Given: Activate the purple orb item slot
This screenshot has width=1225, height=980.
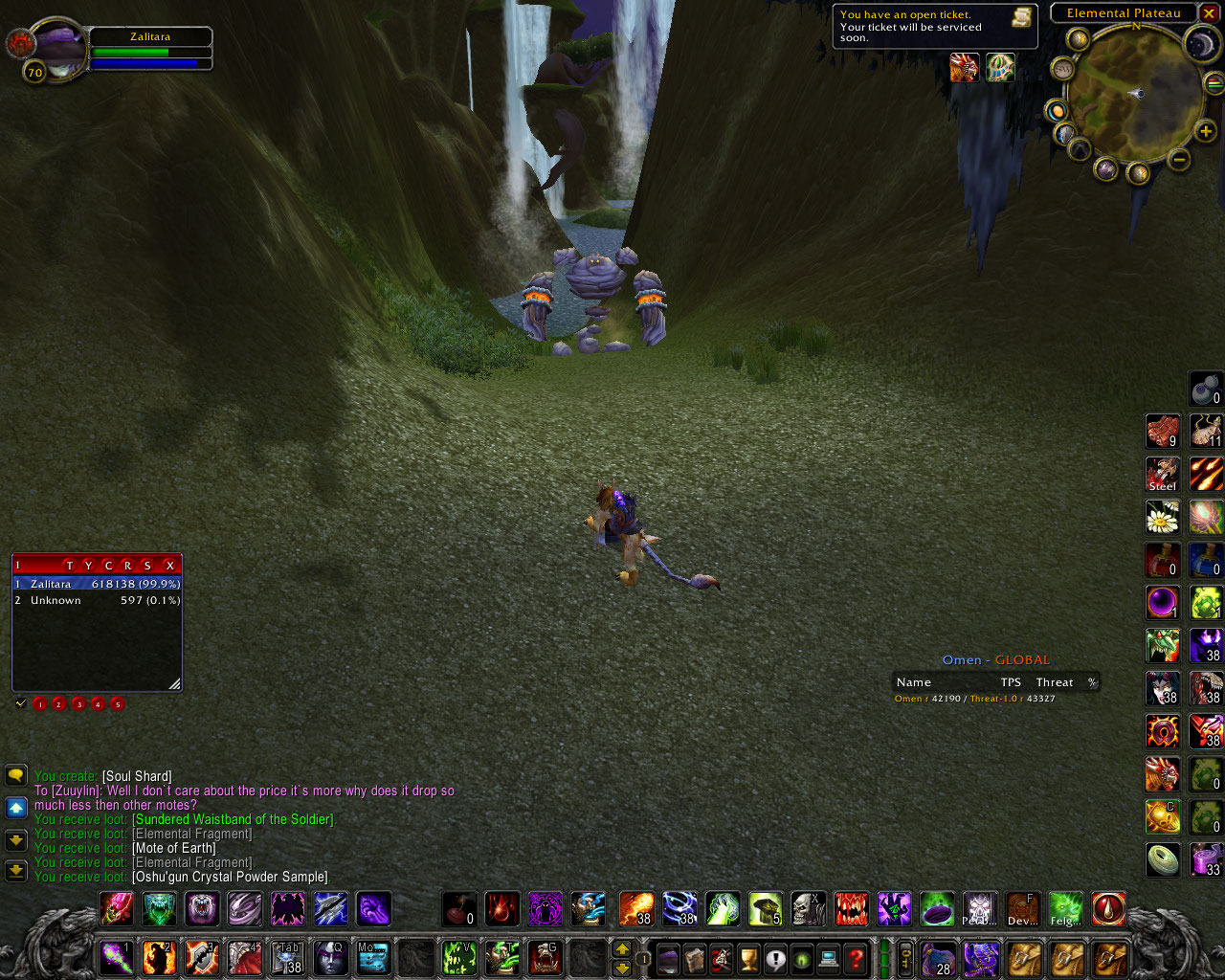Looking at the screenshot, I should pos(1162,603).
